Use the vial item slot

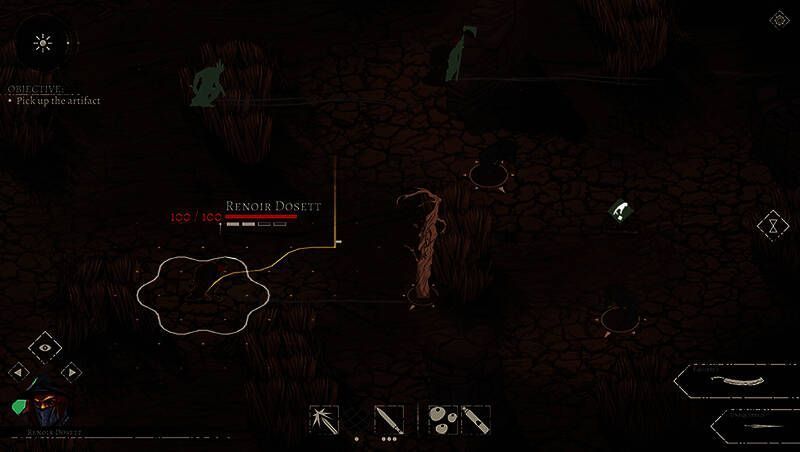point(475,419)
